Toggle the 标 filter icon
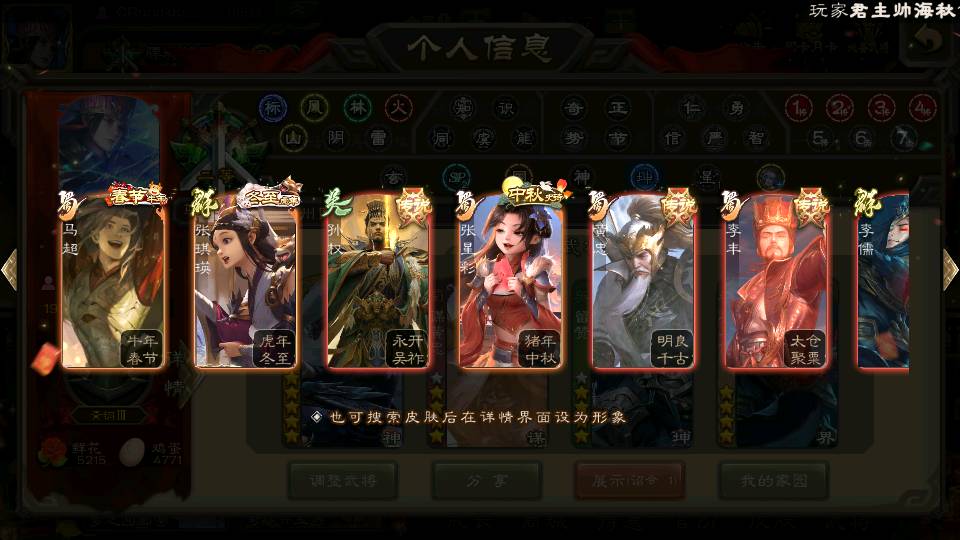Screen dimensions: 960x540 coord(273,108)
